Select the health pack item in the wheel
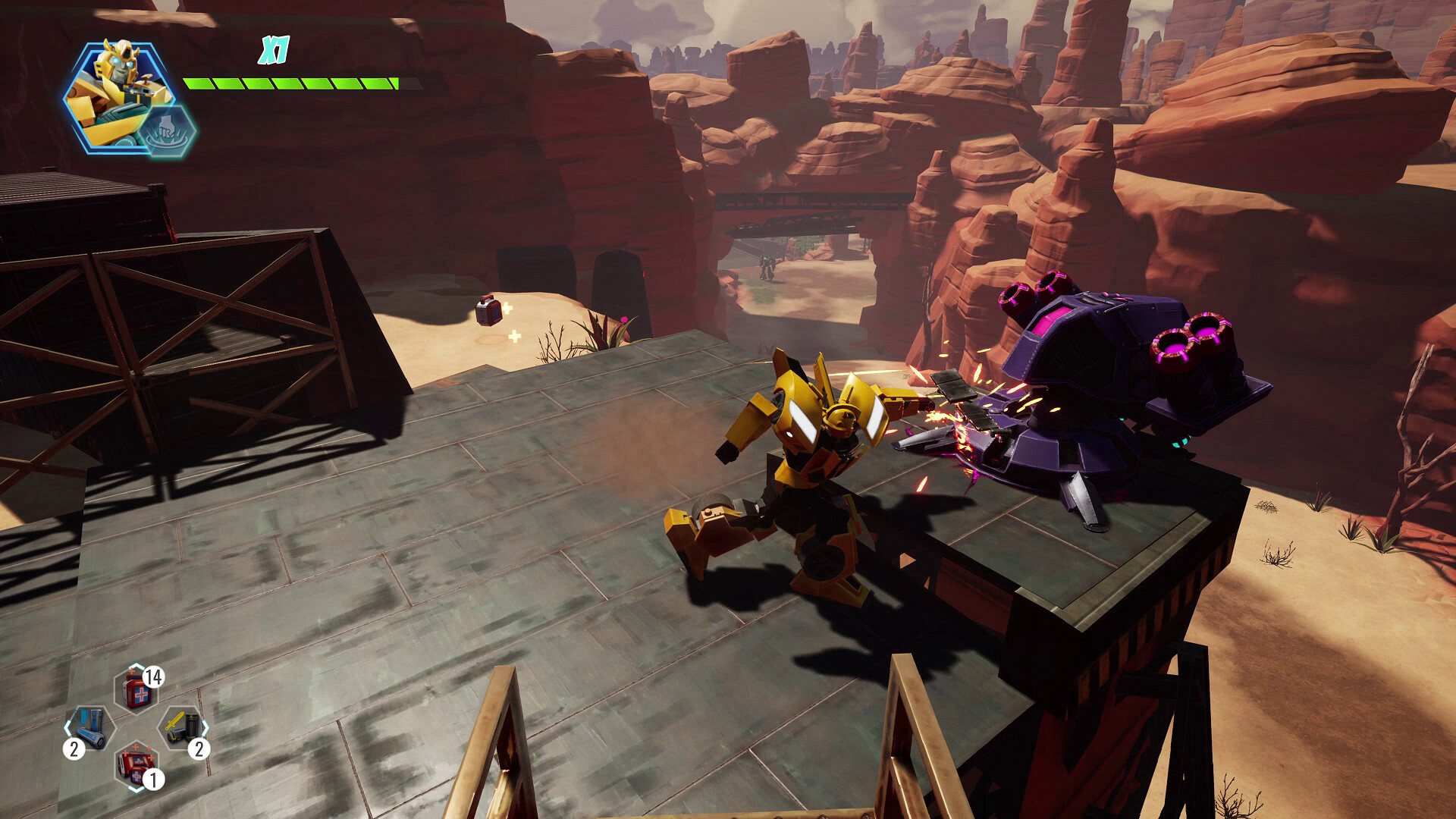 click(135, 691)
